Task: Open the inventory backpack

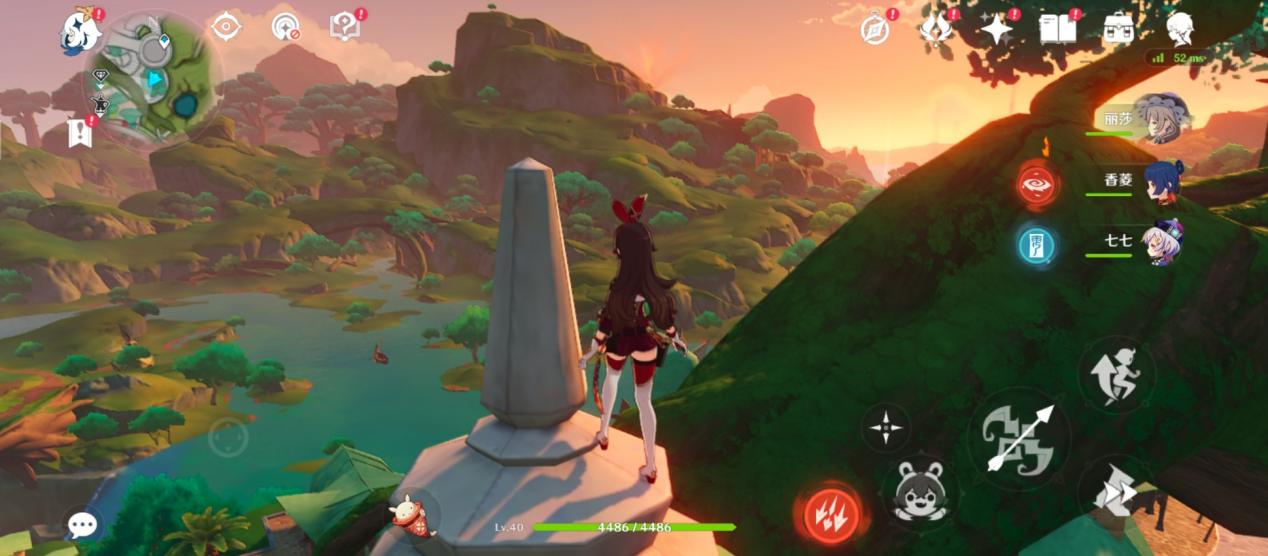Action: 1117,29
